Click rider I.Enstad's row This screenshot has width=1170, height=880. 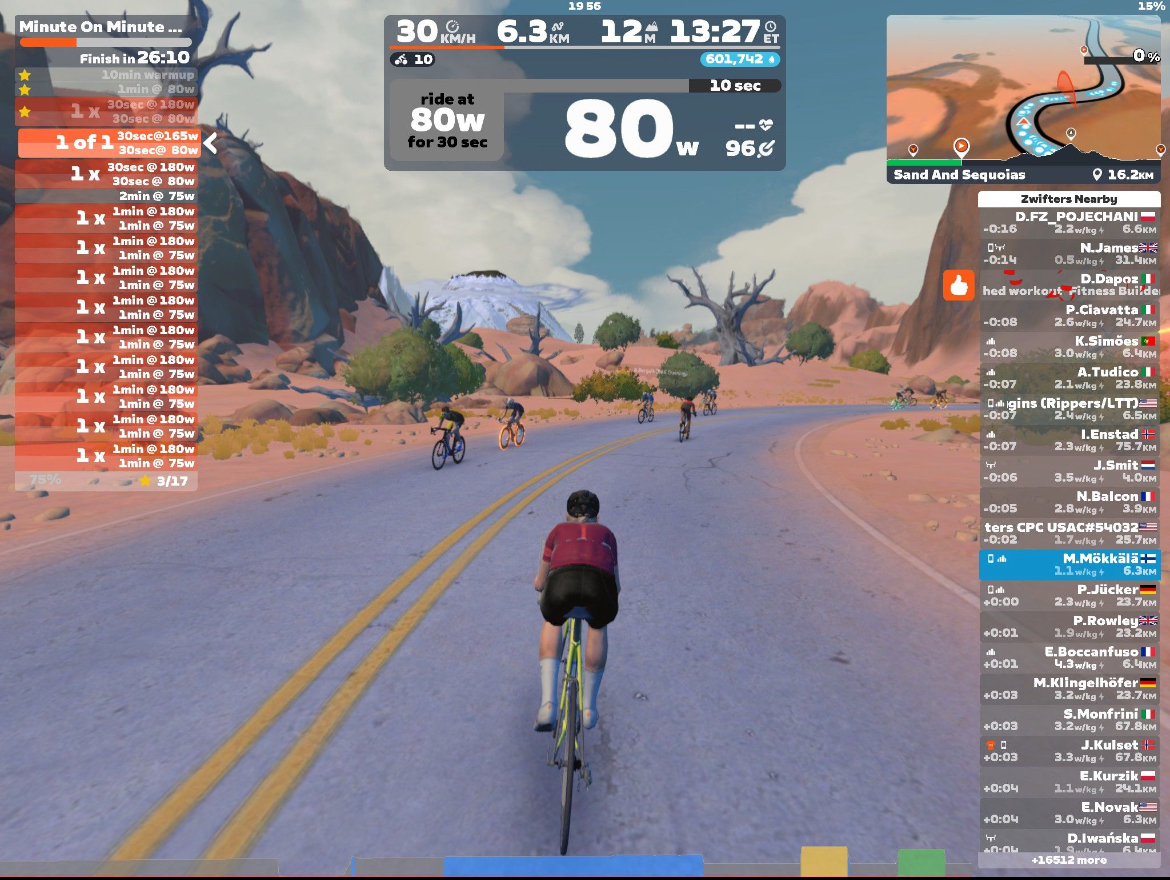tap(1069, 440)
